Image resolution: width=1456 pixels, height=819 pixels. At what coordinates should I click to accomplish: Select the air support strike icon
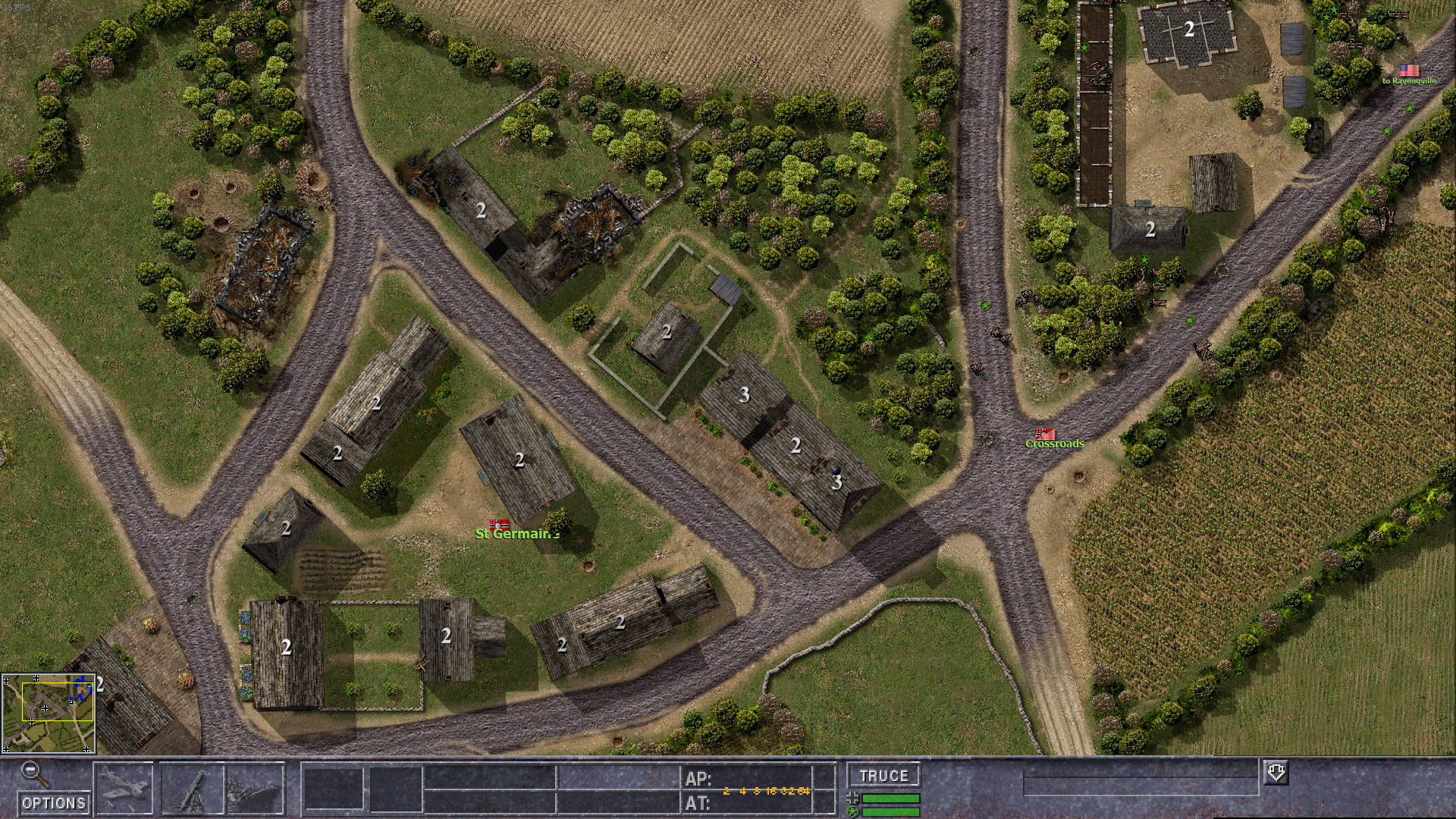coord(124,789)
